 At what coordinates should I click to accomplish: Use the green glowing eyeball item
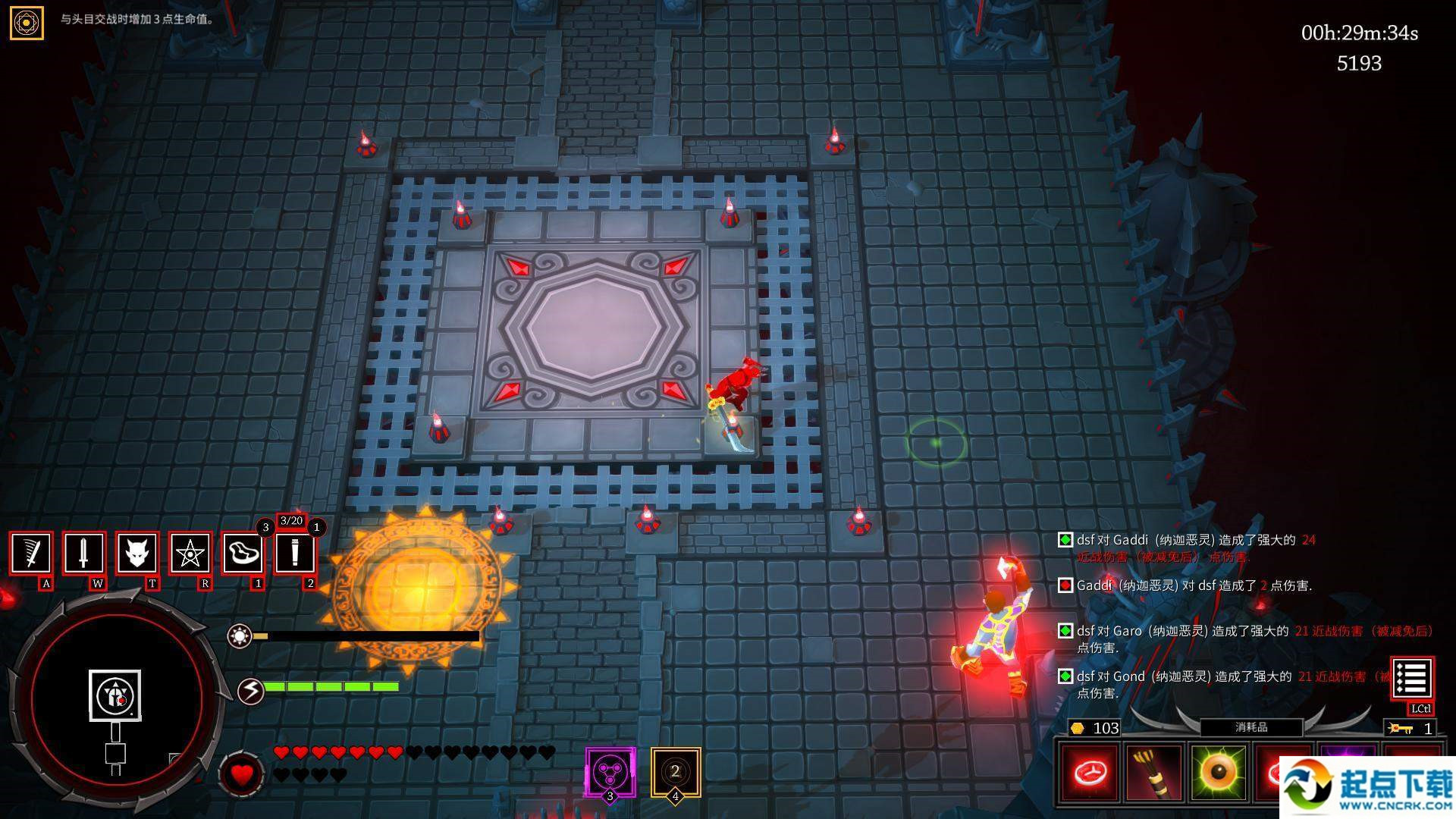1219,773
